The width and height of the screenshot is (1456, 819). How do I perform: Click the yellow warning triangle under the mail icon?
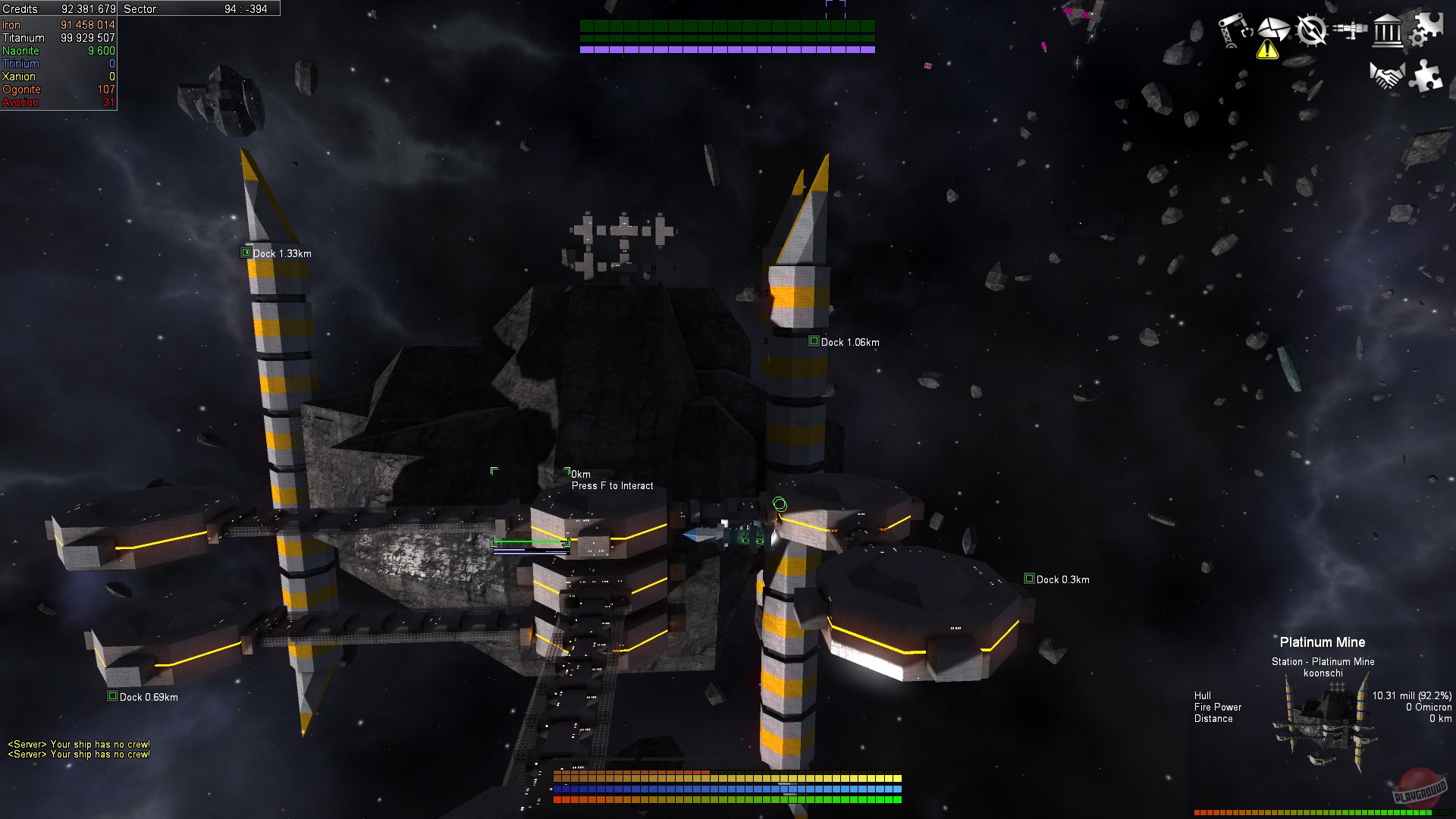(x=1267, y=51)
